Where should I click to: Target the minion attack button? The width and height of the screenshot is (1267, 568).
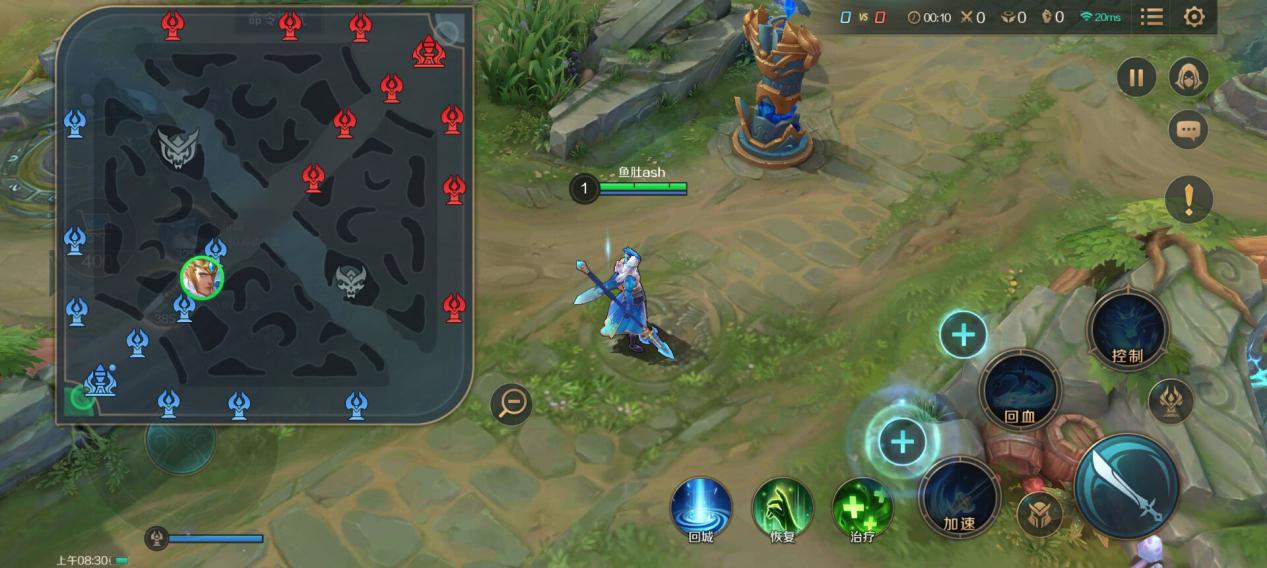click(1039, 515)
